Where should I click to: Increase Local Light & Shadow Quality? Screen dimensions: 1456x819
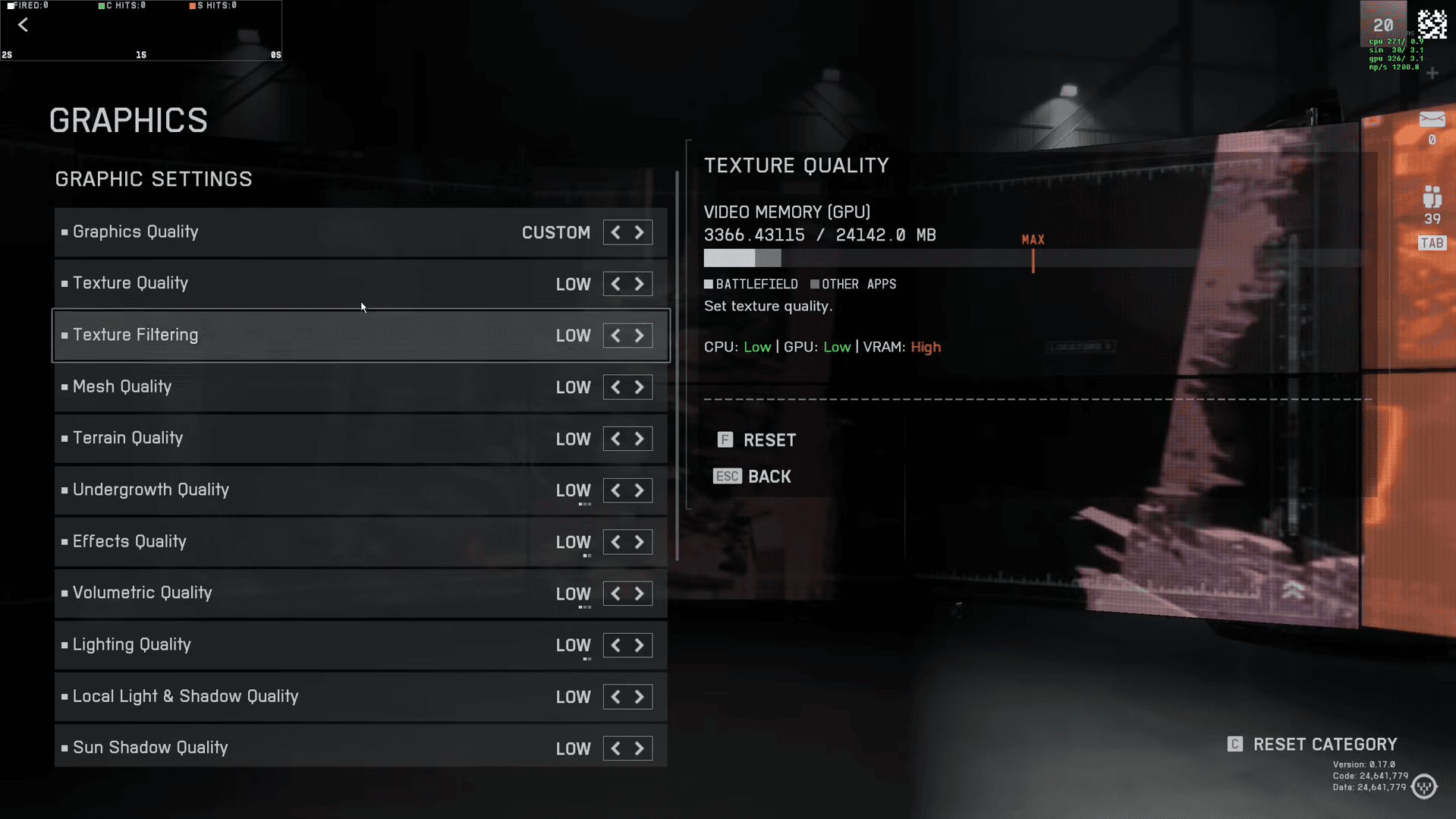tap(640, 697)
